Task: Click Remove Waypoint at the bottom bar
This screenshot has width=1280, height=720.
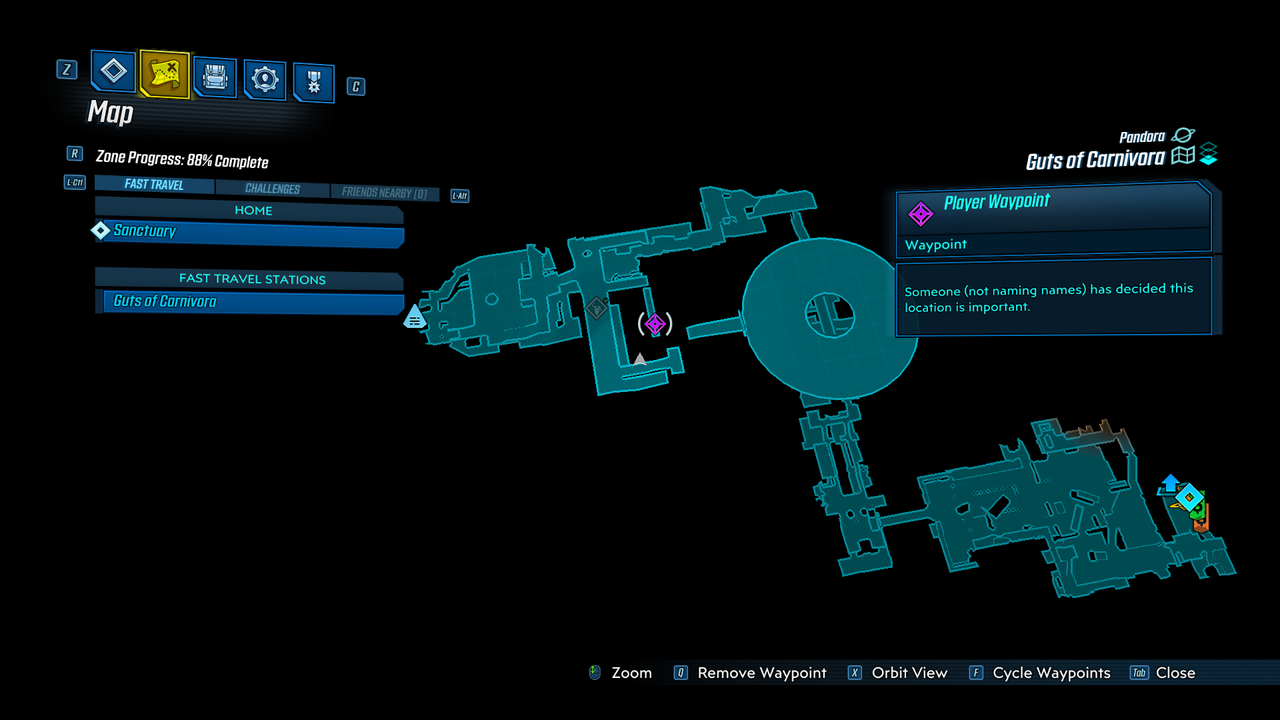Action: 762,673
